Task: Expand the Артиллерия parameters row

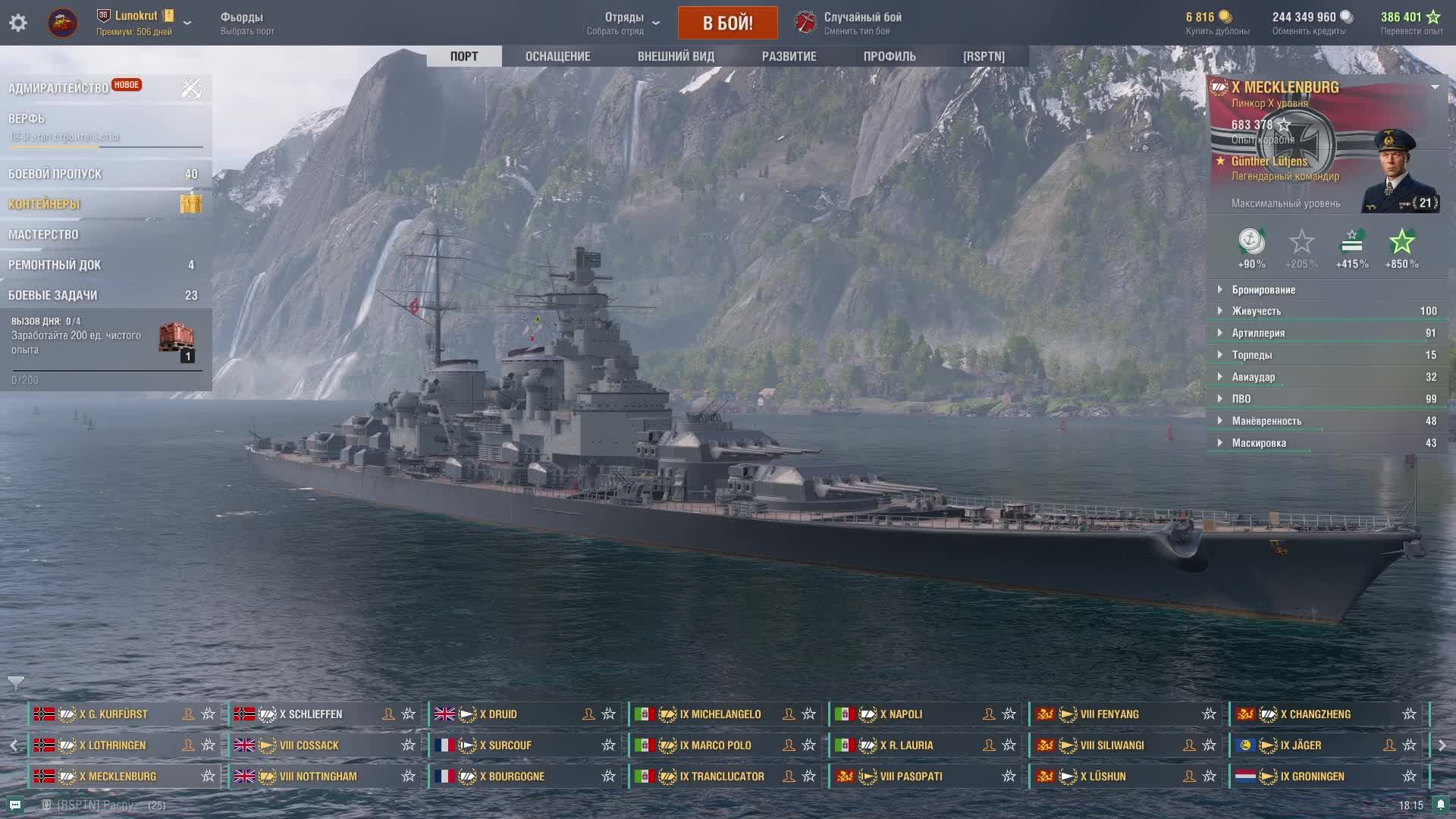Action: coord(1258,333)
